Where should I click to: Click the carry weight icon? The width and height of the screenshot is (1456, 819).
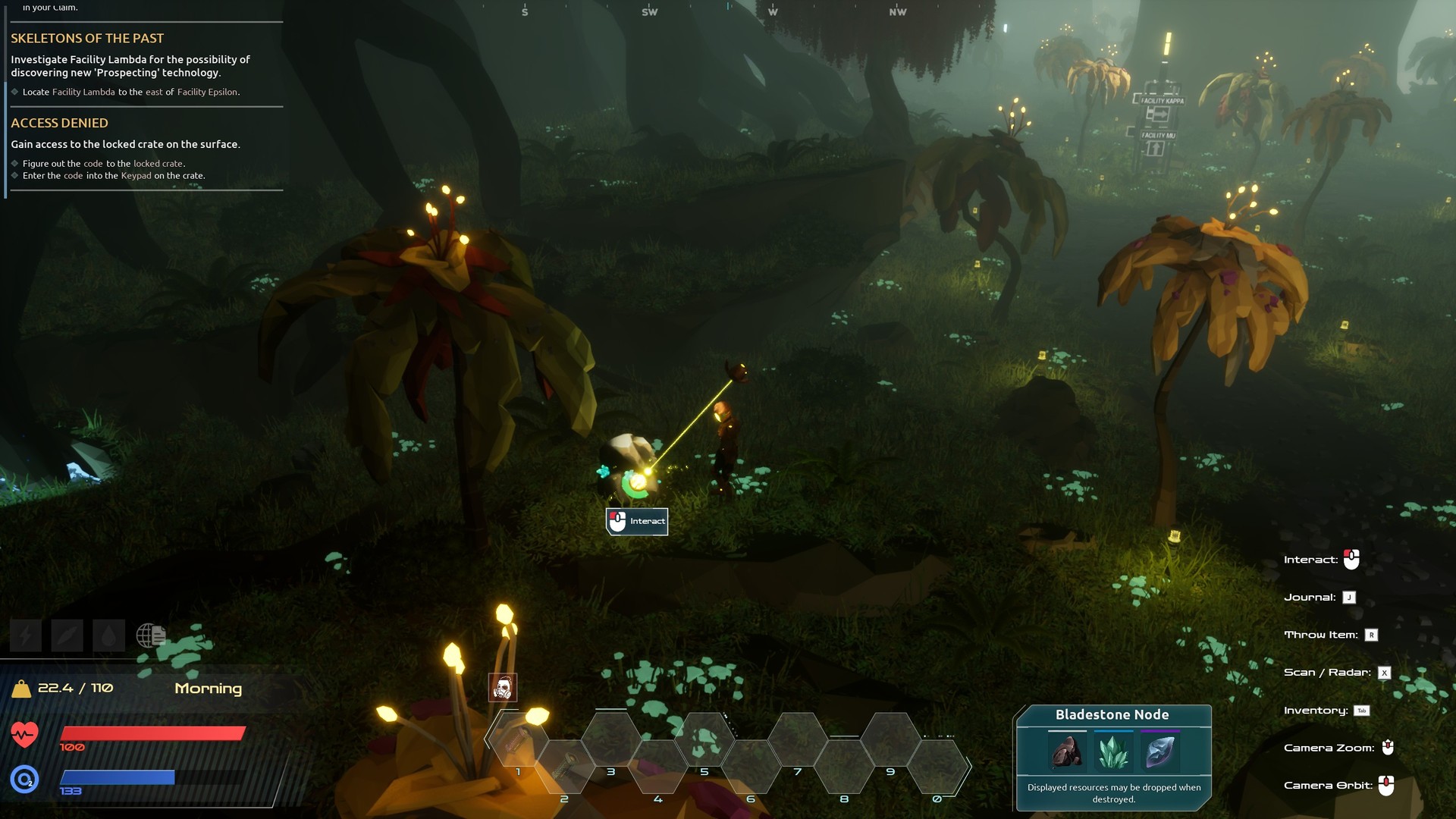pyautogui.click(x=21, y=689)
